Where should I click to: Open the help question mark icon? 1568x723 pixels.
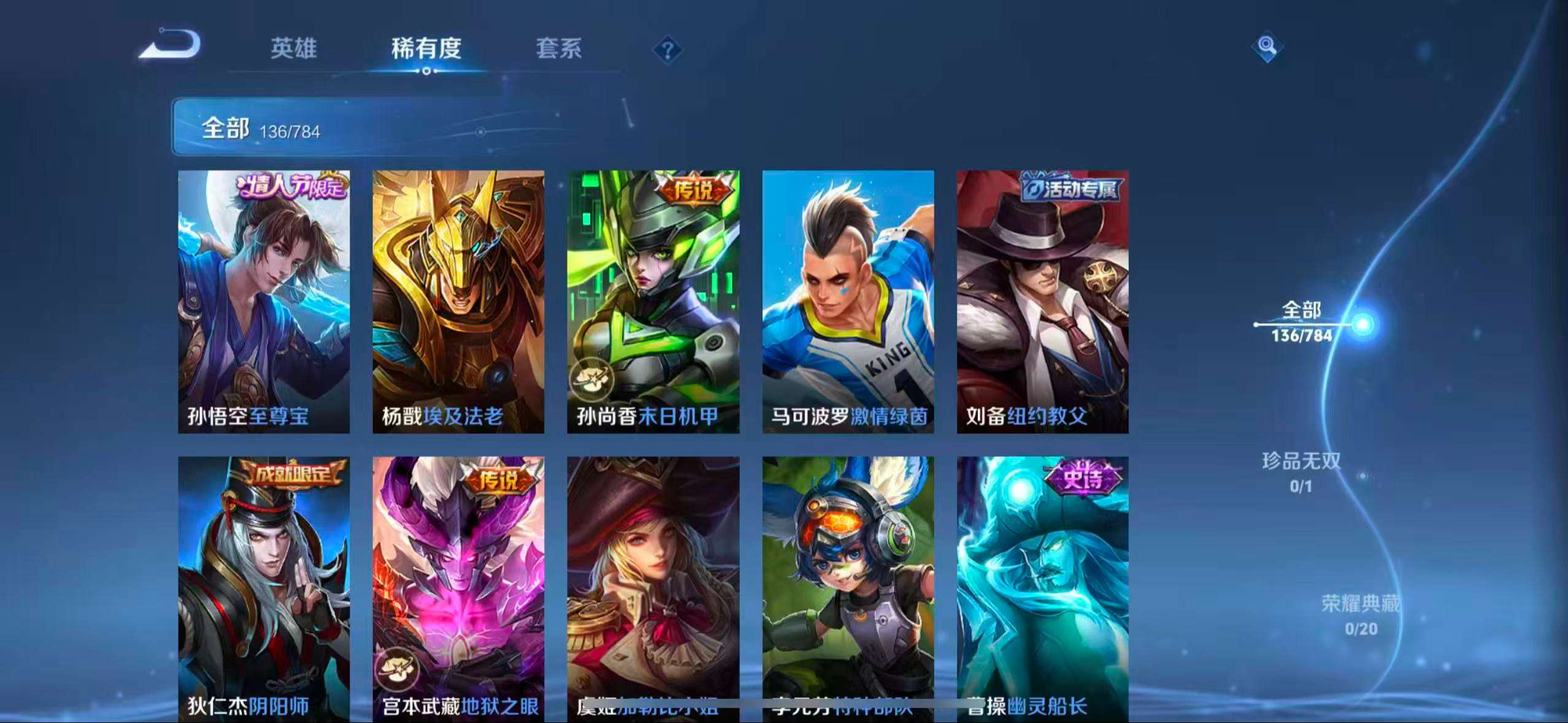pyautogui.click(x=666, y=50)
